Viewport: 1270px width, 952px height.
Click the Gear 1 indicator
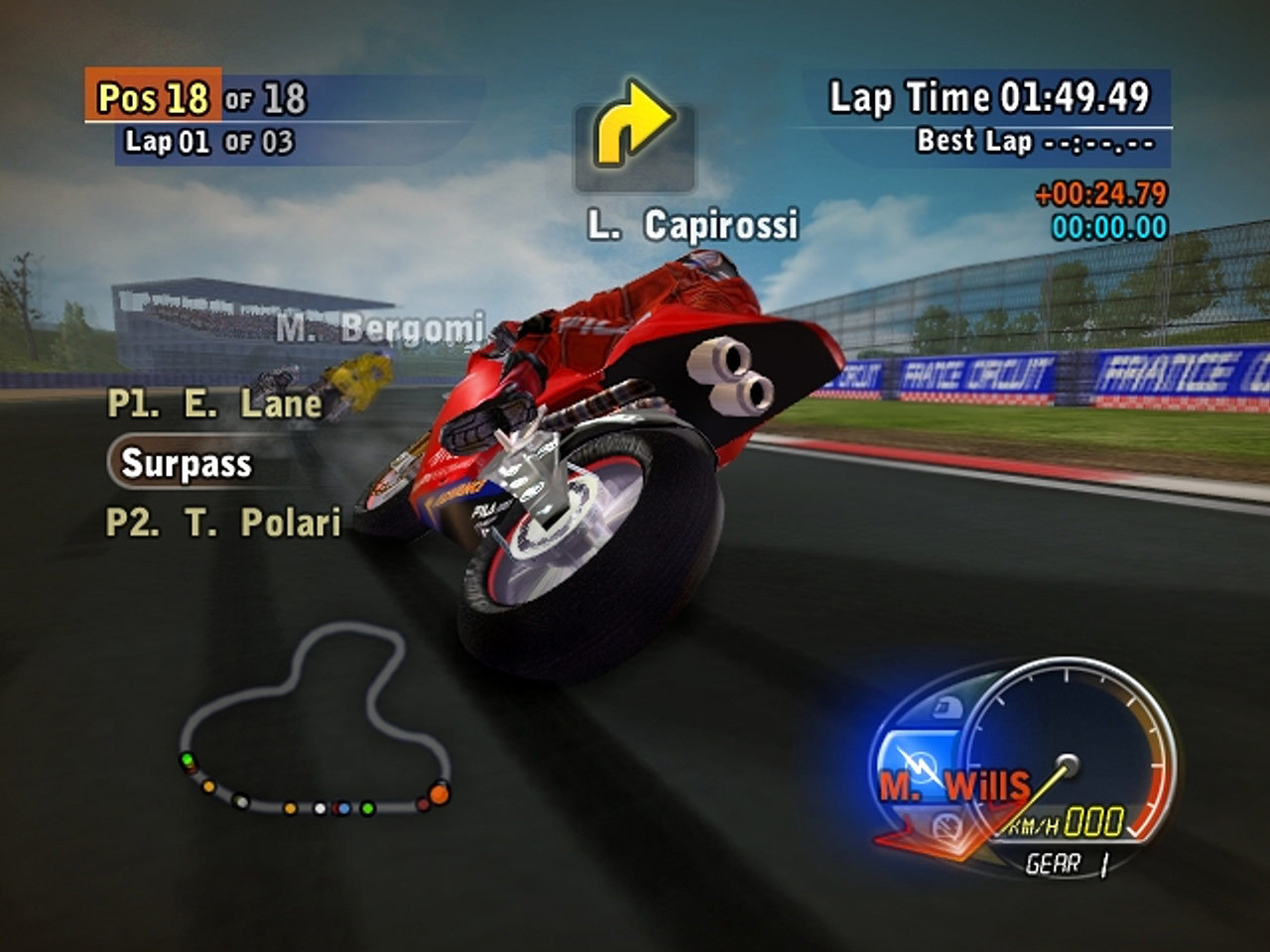point(1069,862)
